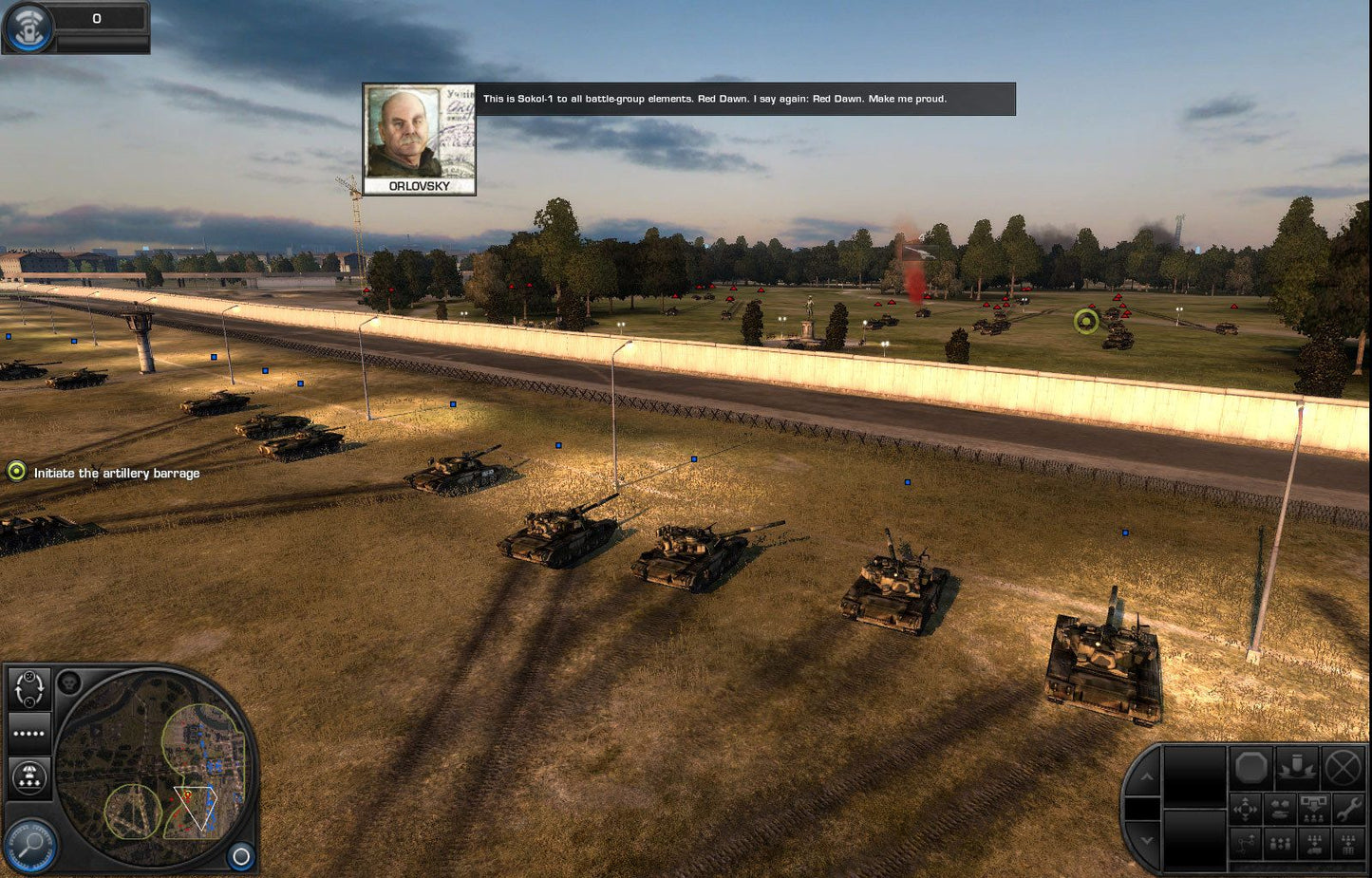Image resolution: width=1372 pixels, height=878 pixels.
Task: Click the reinforcement points bar top-left
Action: [x=95, y=17]
